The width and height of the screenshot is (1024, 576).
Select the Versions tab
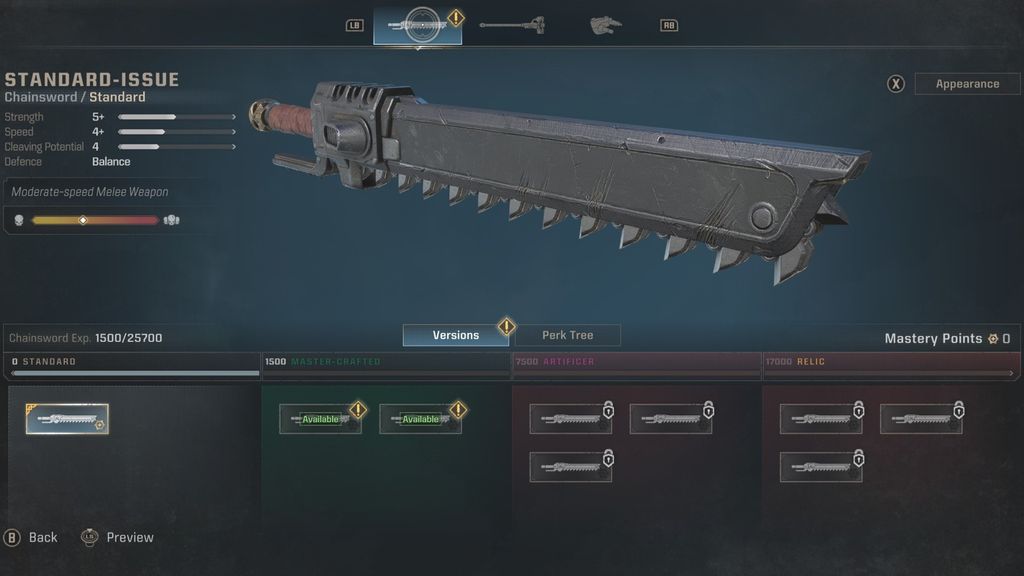click(x=456, y=335)
